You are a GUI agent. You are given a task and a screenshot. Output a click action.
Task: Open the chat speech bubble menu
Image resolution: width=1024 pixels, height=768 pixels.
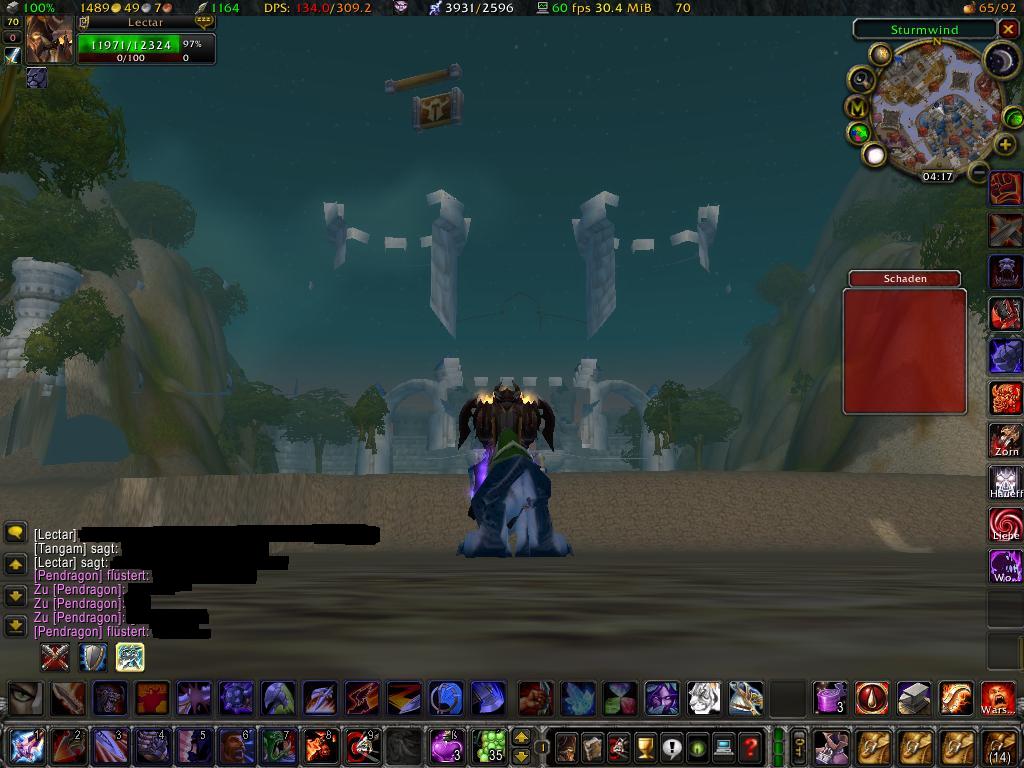tap(15, 533)
